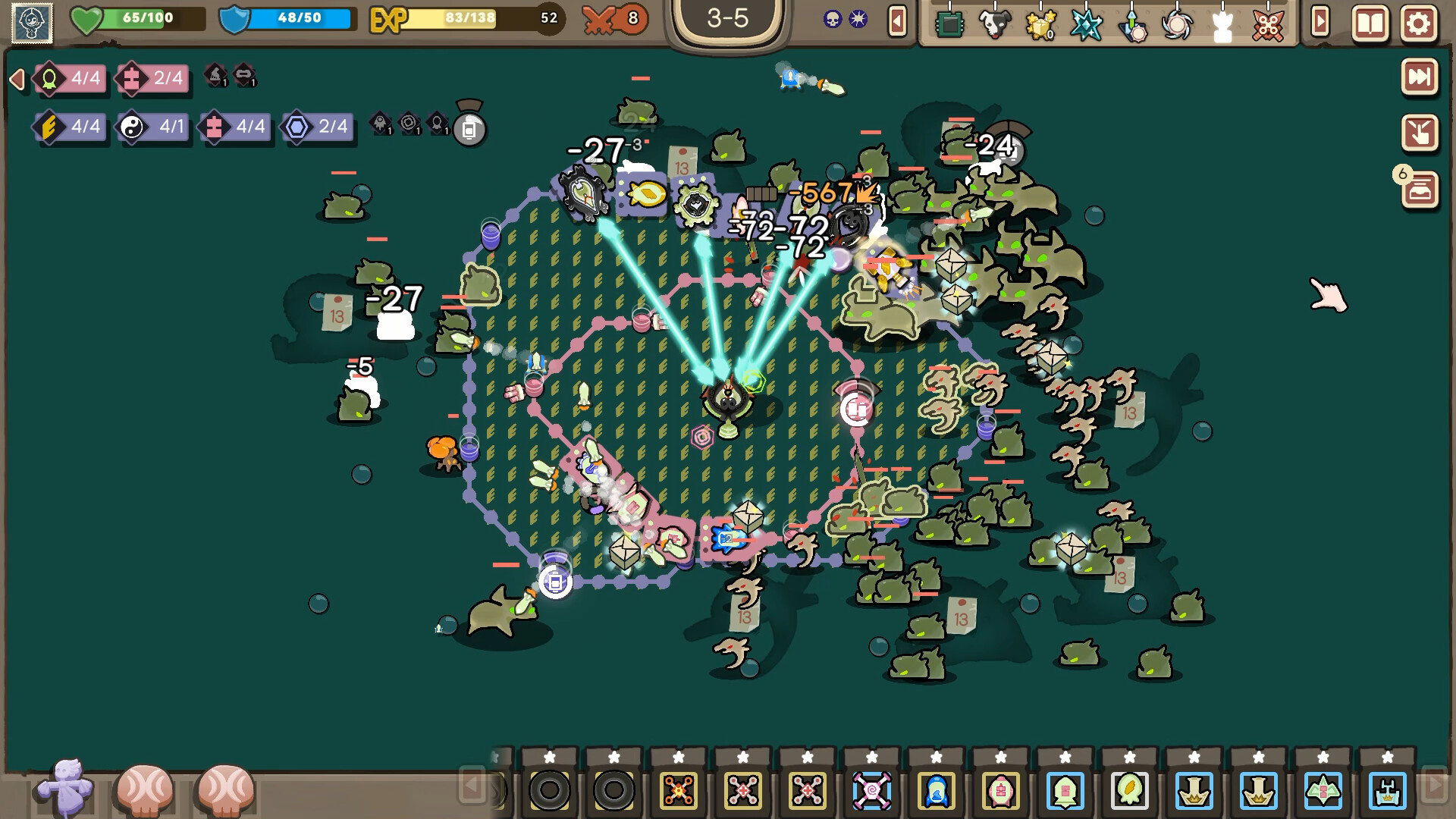Choose the blue rocket card in tray
1456x819 pixels.
tap(936, 791)
